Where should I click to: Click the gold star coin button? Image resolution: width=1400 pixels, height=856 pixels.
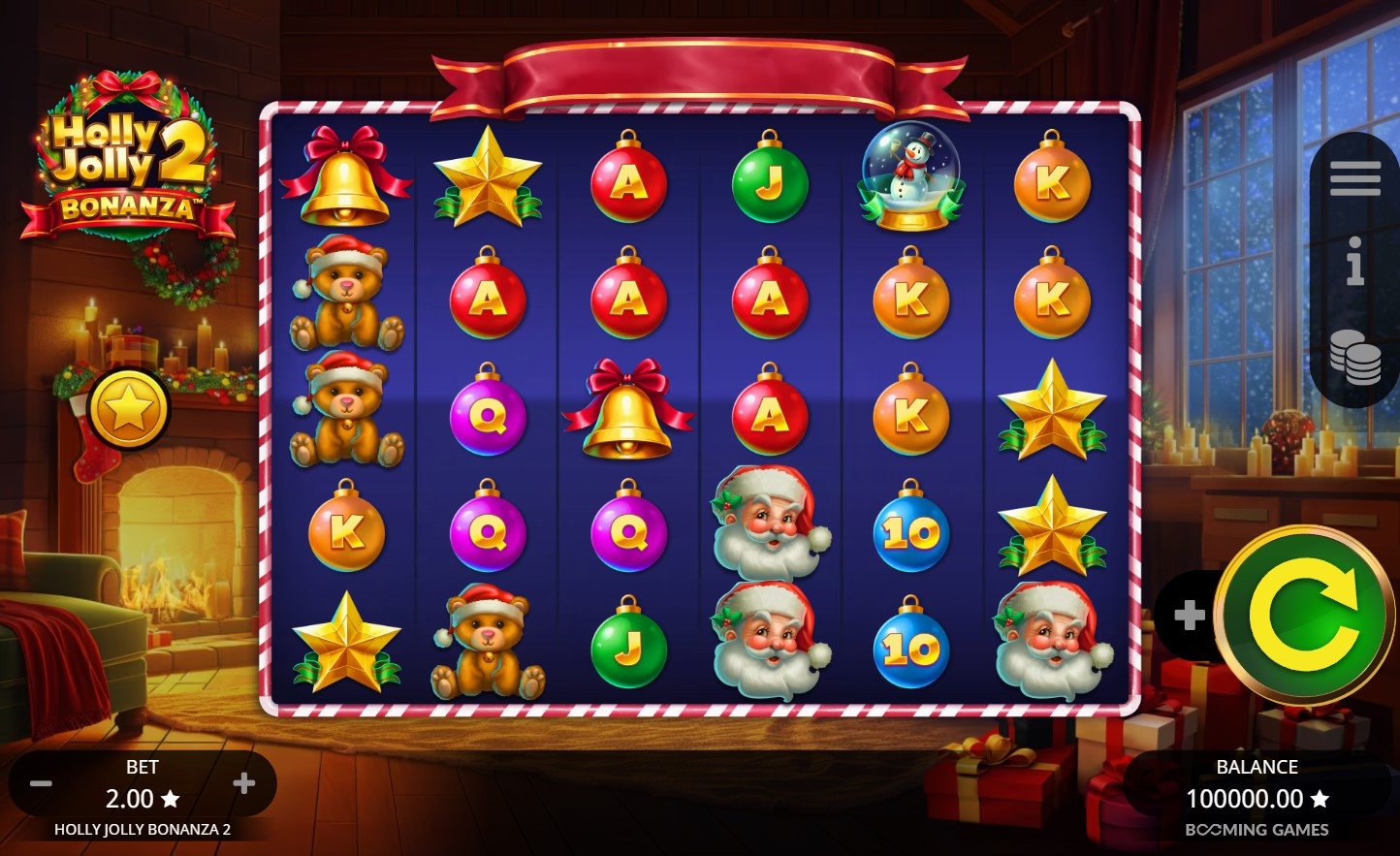click(x=129, y=409)
